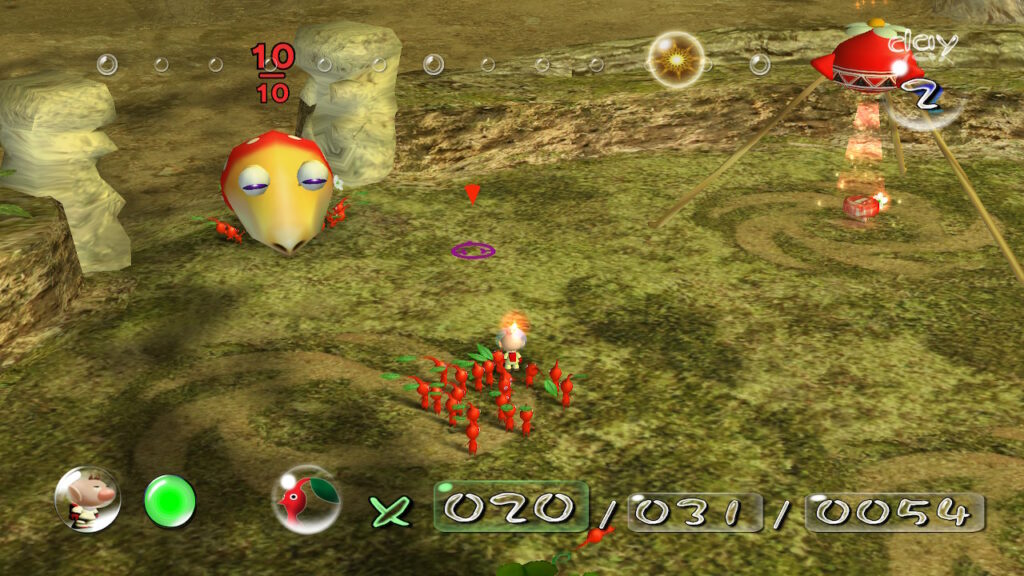Select the Olimar captain portrait icon
Screen dimensions: 1024x576
[x=87, y=499]
